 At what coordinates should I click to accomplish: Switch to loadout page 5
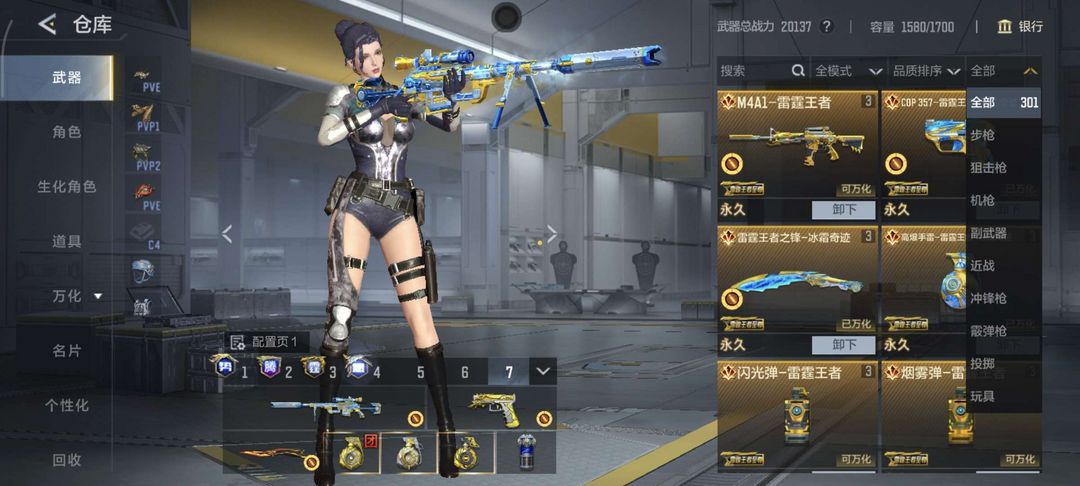pyautogui.click(x=420, y=373)
